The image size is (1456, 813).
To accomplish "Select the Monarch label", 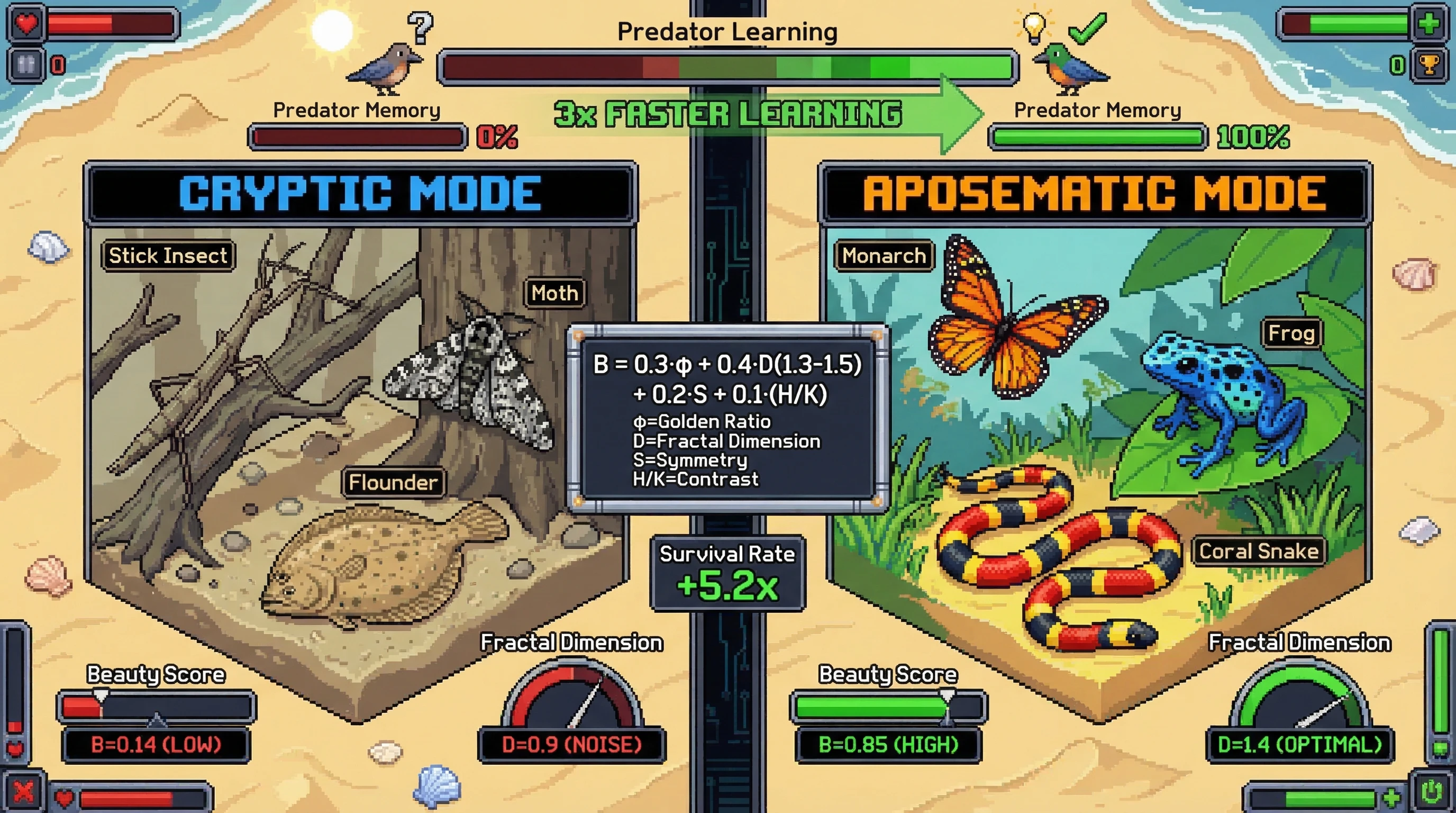I will [885, 256].
